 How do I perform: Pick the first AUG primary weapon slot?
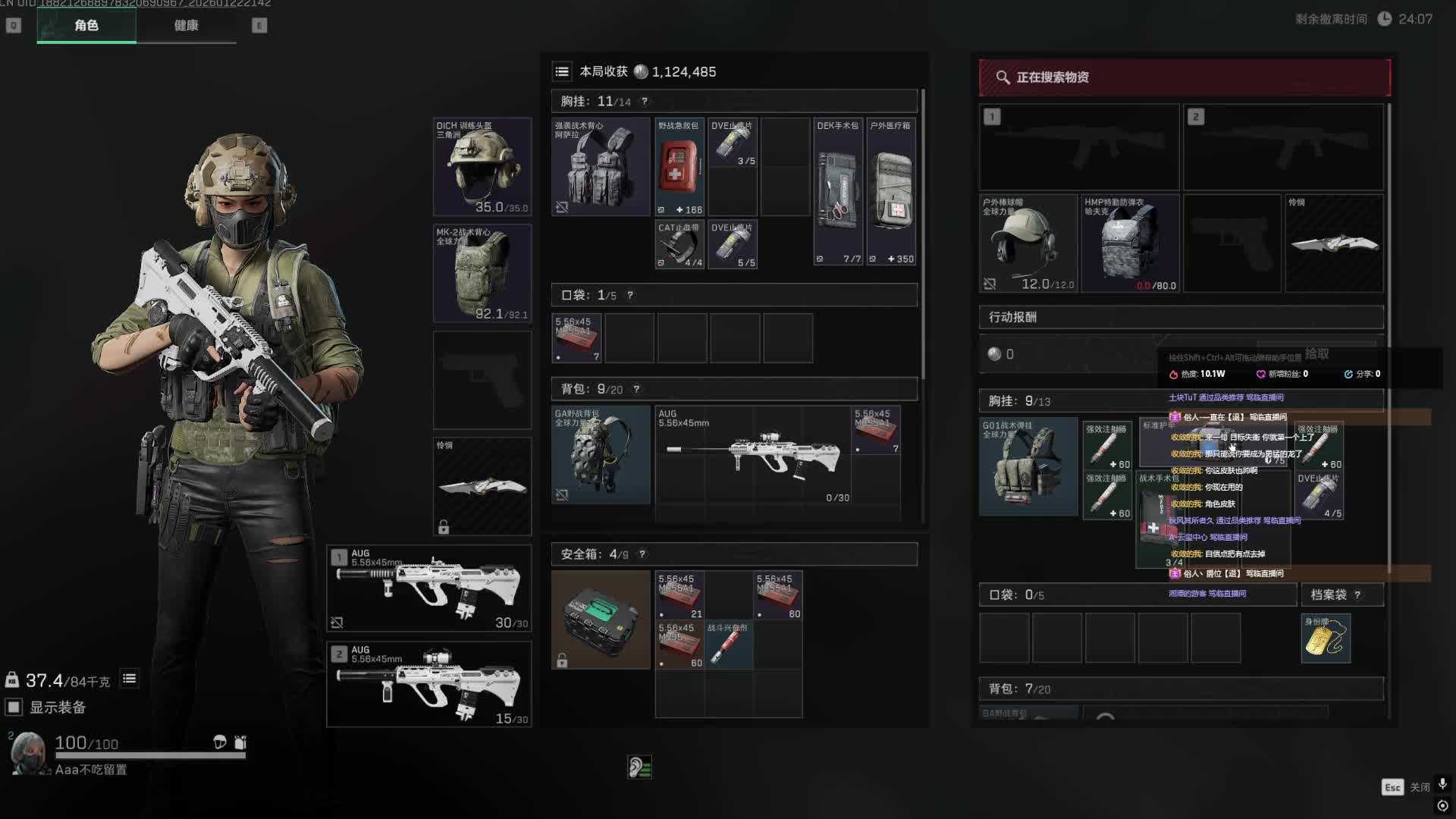click(429, 588)
